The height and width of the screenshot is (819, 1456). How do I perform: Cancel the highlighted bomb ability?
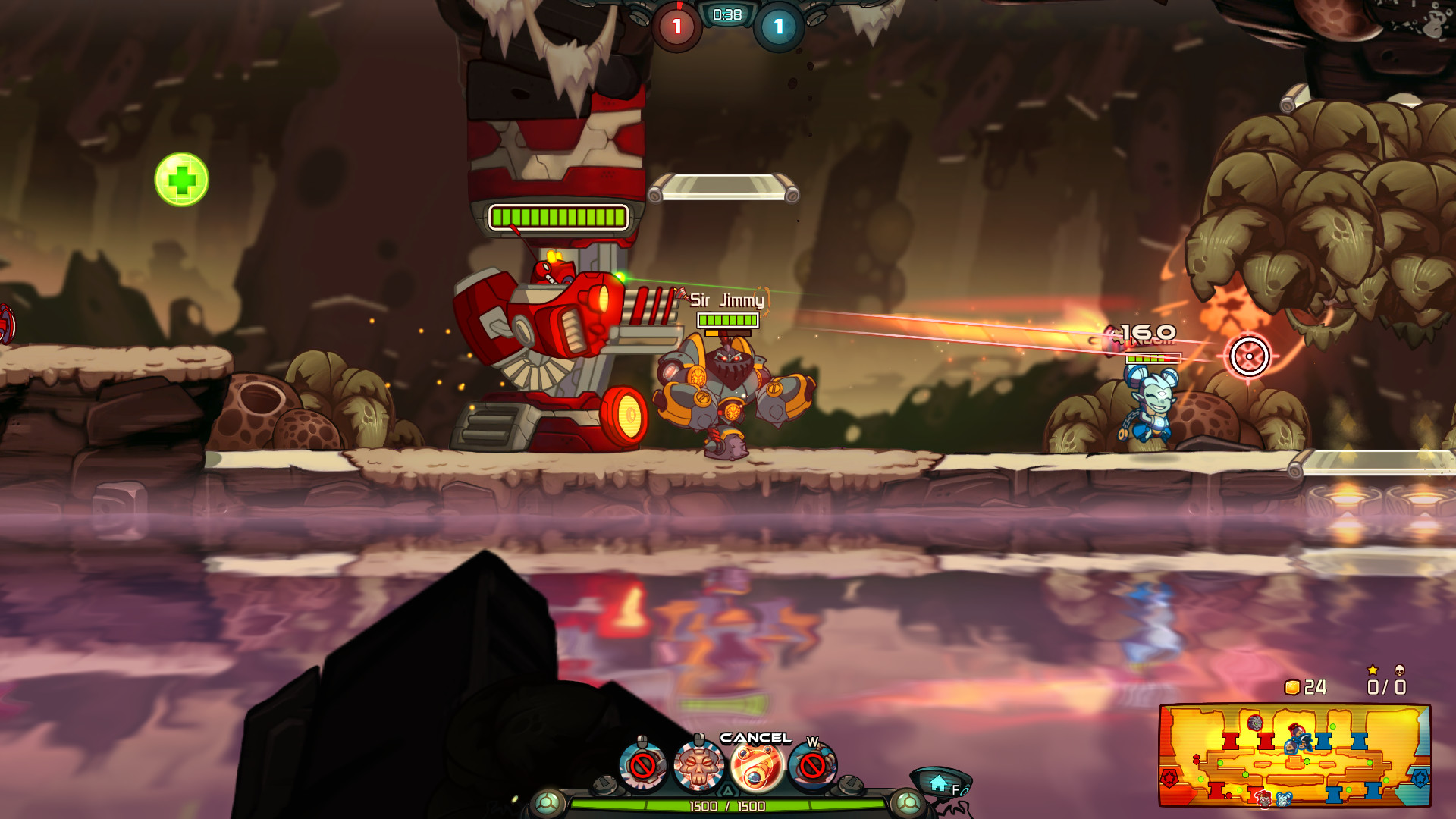(x=756, y=767)
